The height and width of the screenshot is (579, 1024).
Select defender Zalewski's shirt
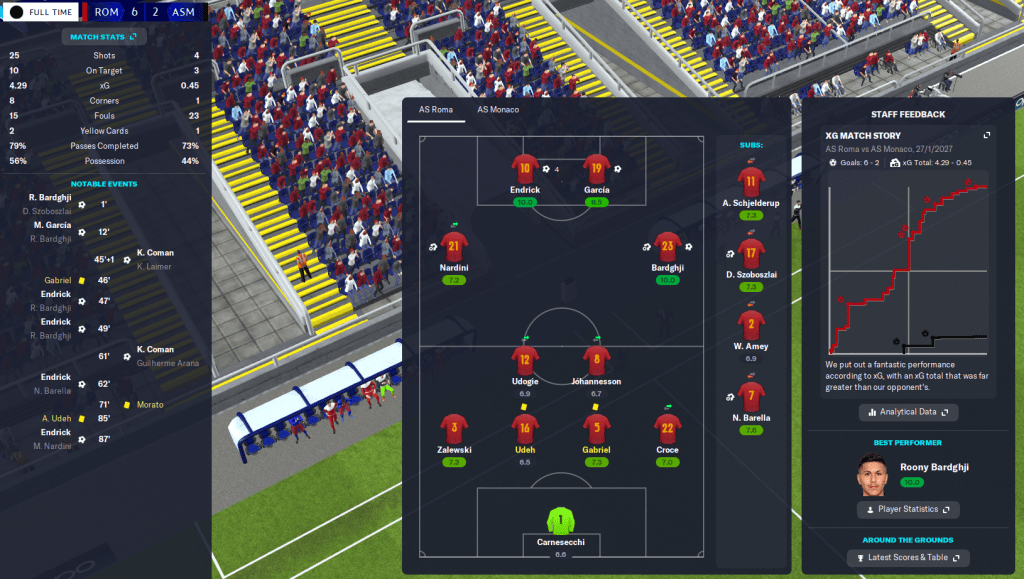[x=454, y=428]
